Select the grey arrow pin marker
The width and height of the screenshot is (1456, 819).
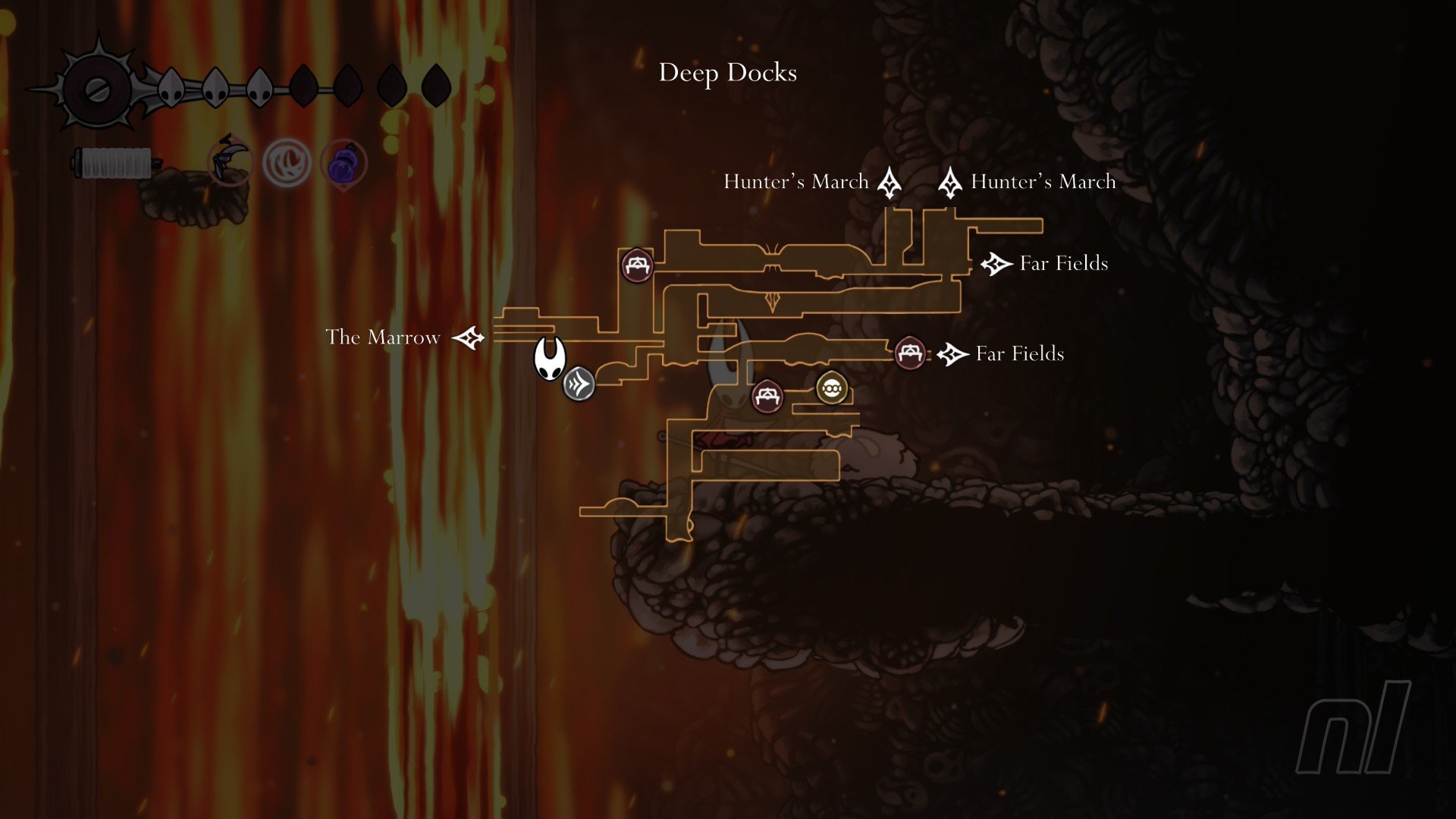[579, 384]
